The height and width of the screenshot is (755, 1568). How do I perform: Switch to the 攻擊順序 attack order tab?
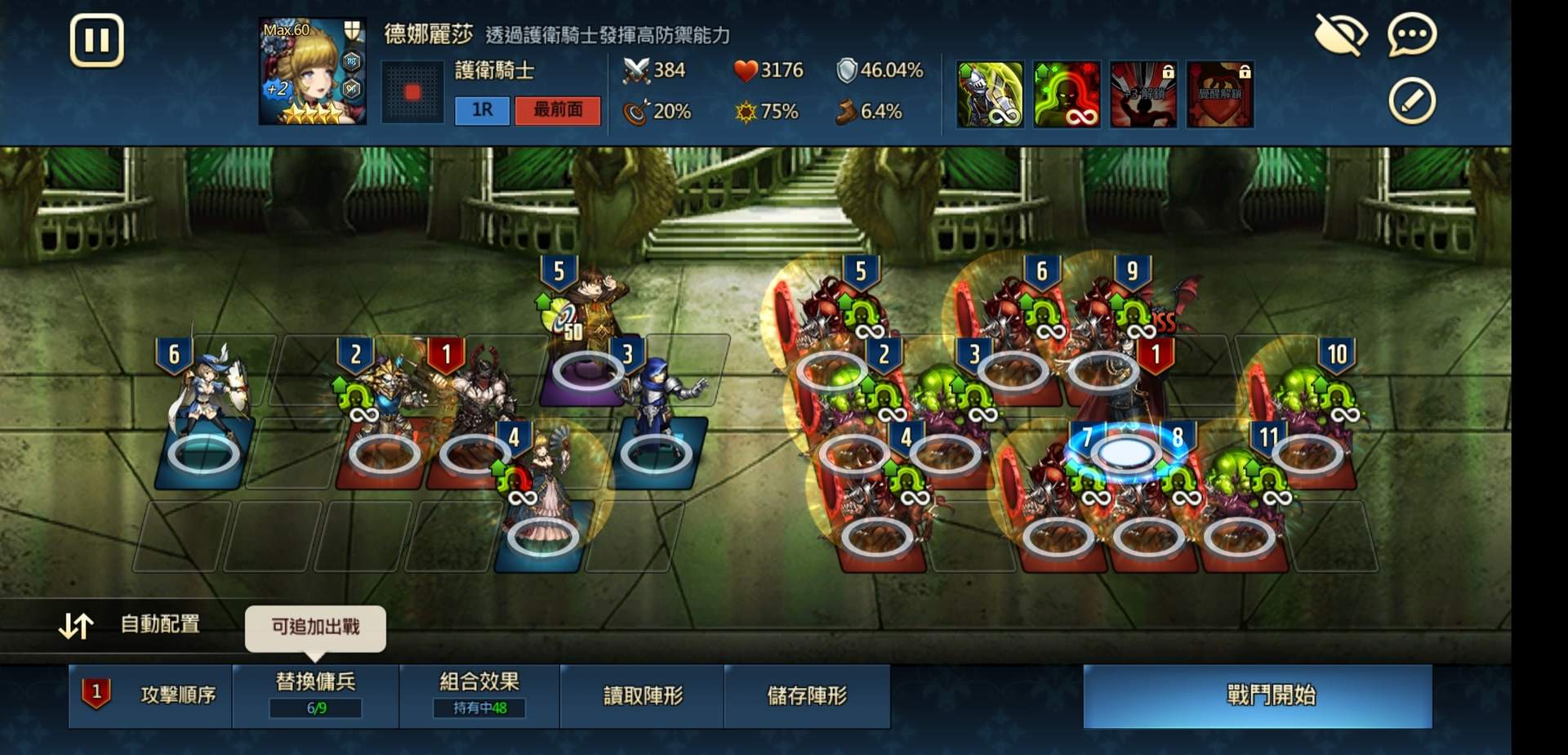(149, 696)
